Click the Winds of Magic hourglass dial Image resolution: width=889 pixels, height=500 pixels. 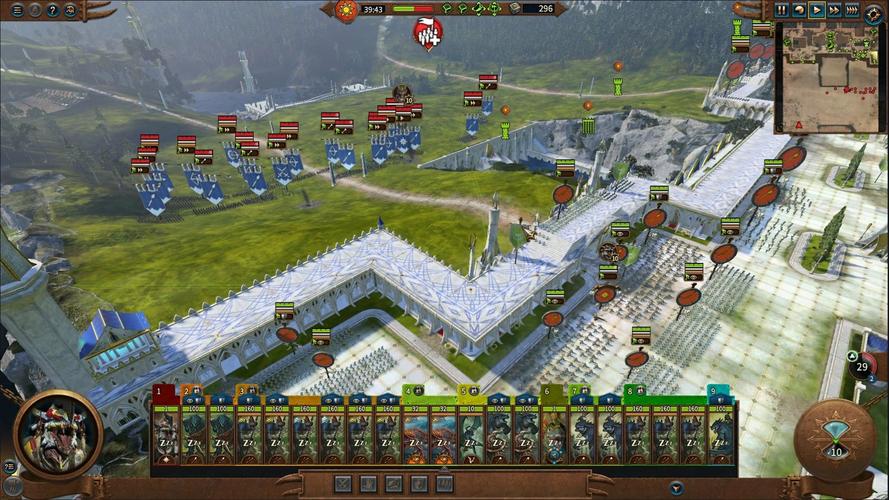pos(832,437)
